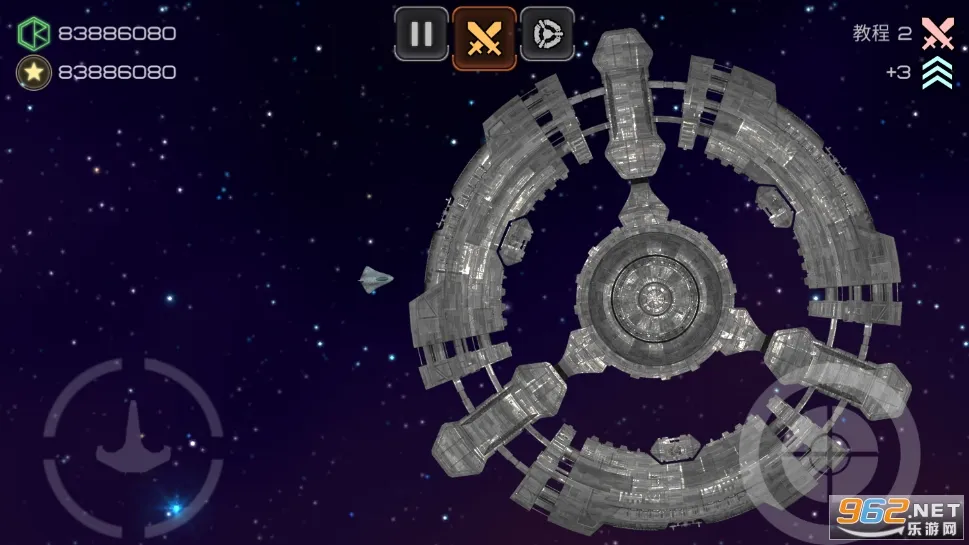Viewport: 969px width, 545px height.
Task: Select the crossed swords combat mode button
Action: (x=484, y=38)
